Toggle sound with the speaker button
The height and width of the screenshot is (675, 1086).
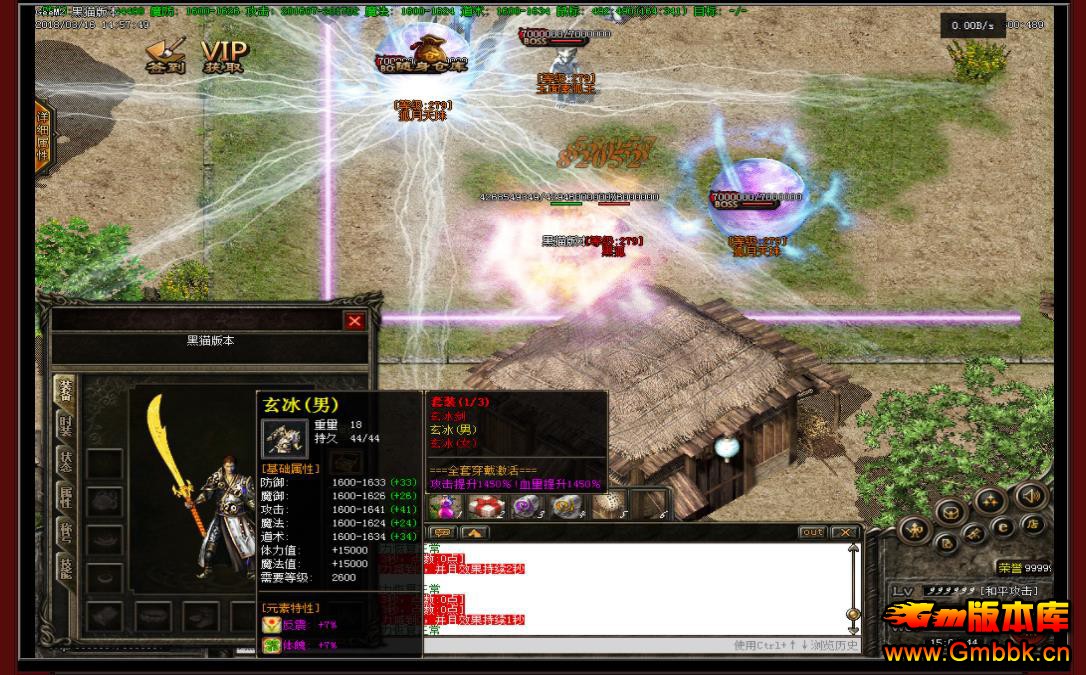tap(1029, 496)
